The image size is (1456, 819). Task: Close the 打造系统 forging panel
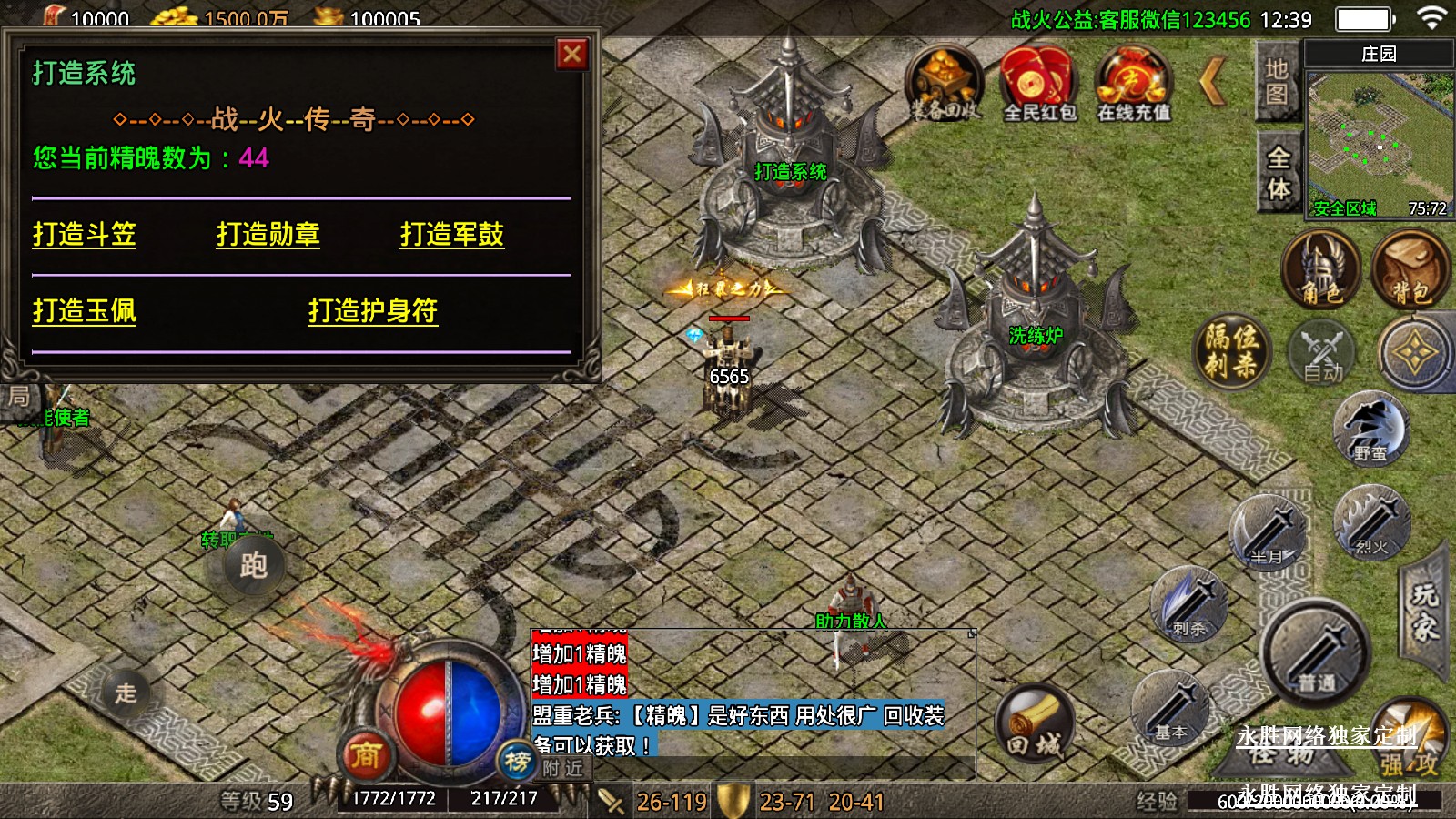click(x=572, y=55)
